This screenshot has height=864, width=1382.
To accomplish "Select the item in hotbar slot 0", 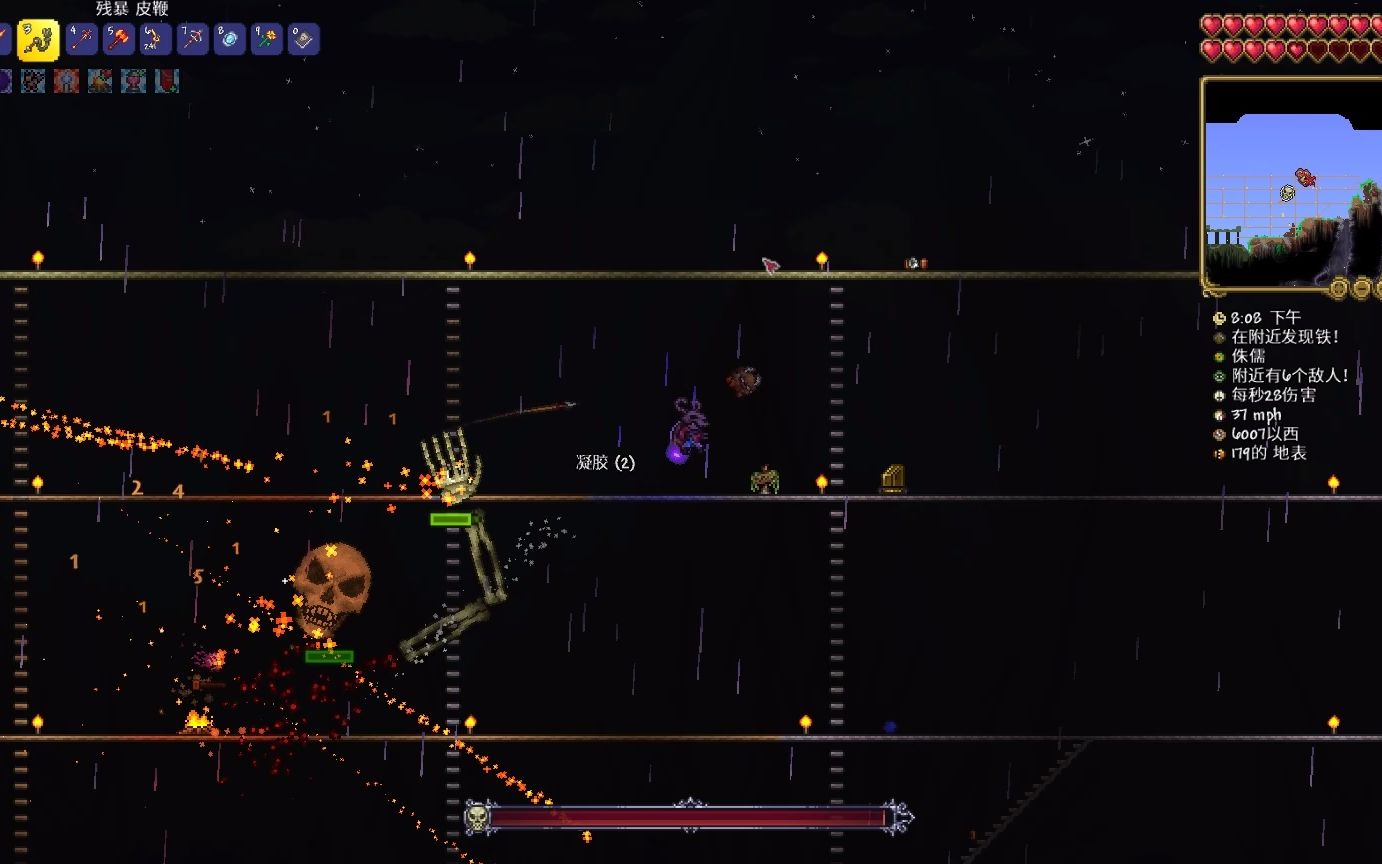I will (x=304, y=39).
